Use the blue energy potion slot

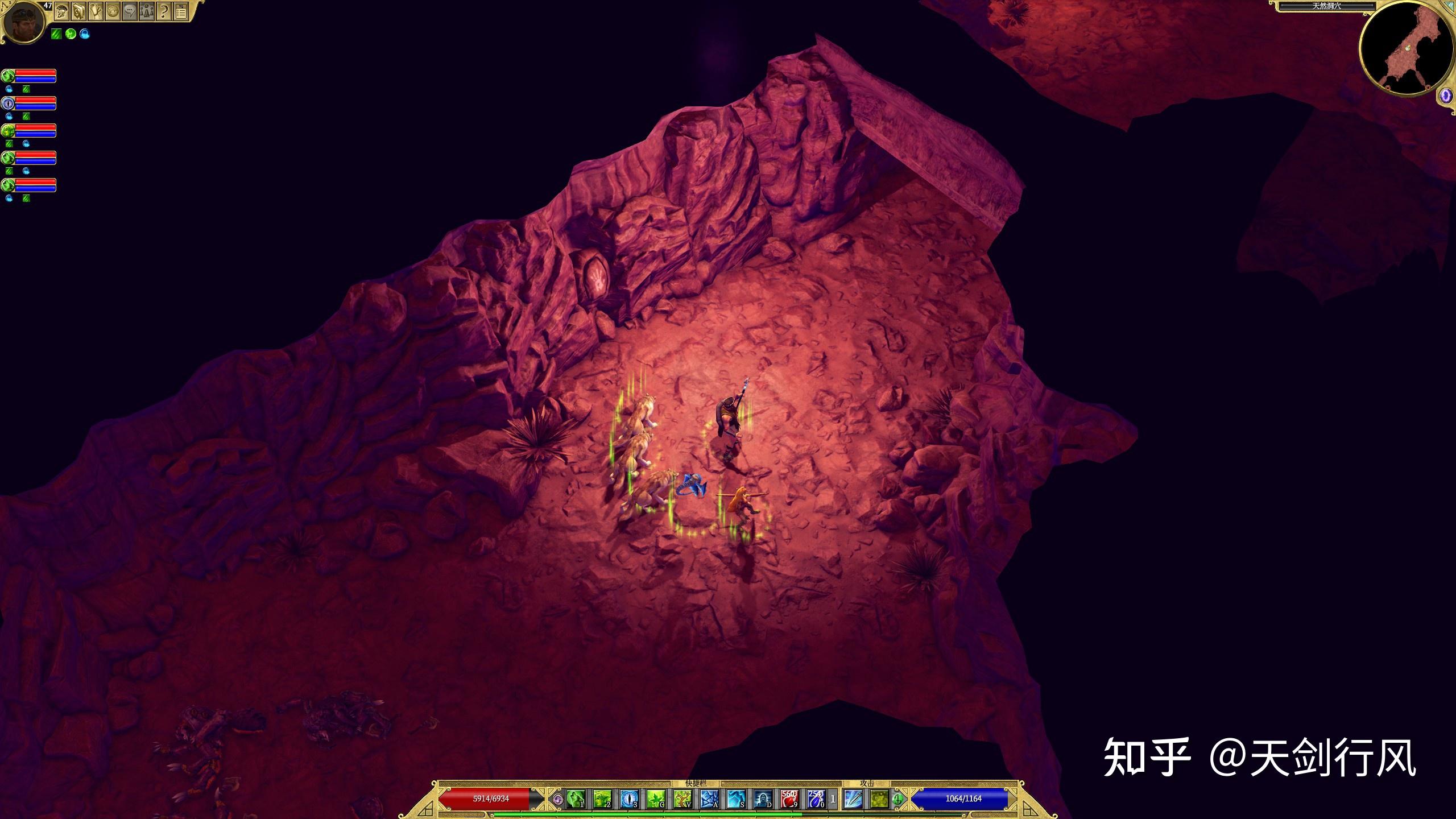point(816,799)
